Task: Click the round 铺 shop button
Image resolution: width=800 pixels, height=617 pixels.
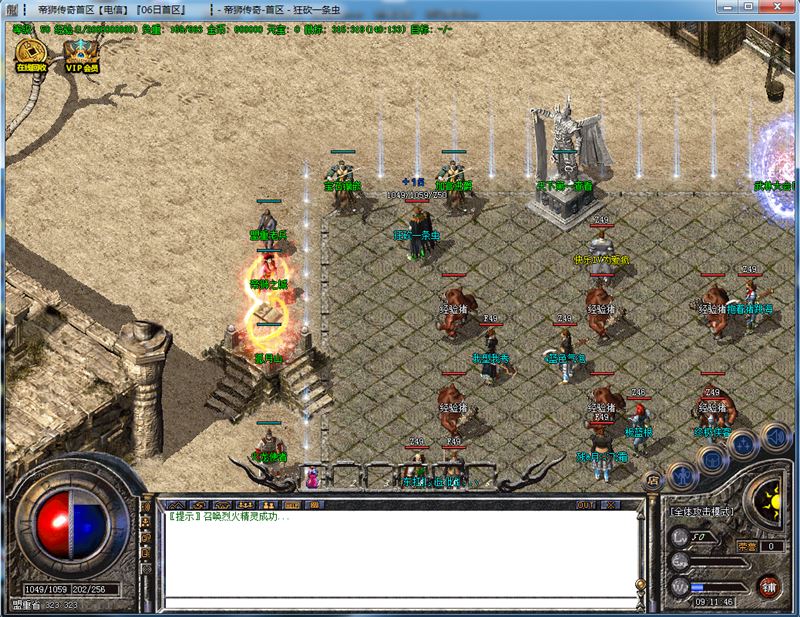Action: [768, 586]
